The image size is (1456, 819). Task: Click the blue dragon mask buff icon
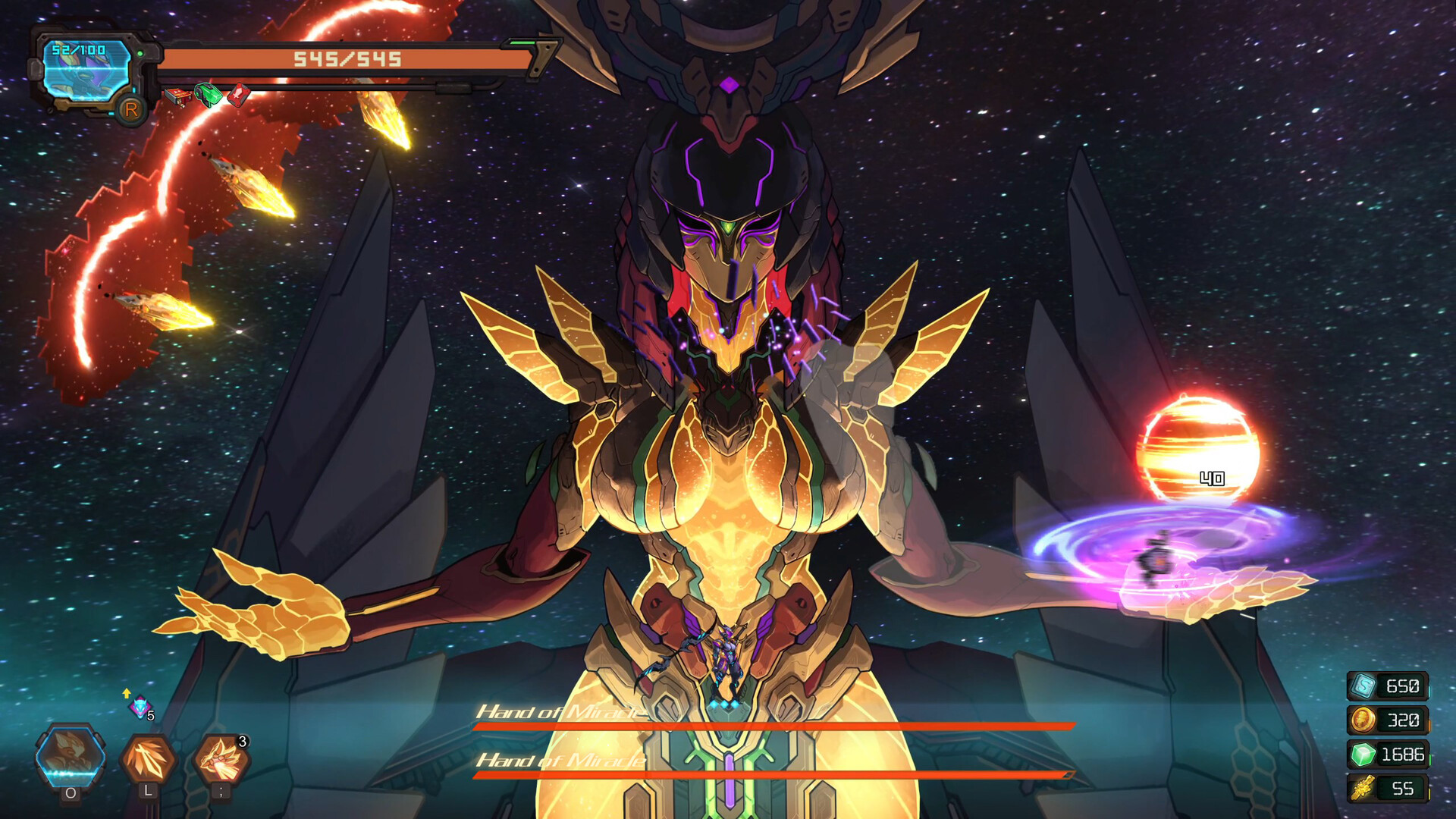(140, 707)
